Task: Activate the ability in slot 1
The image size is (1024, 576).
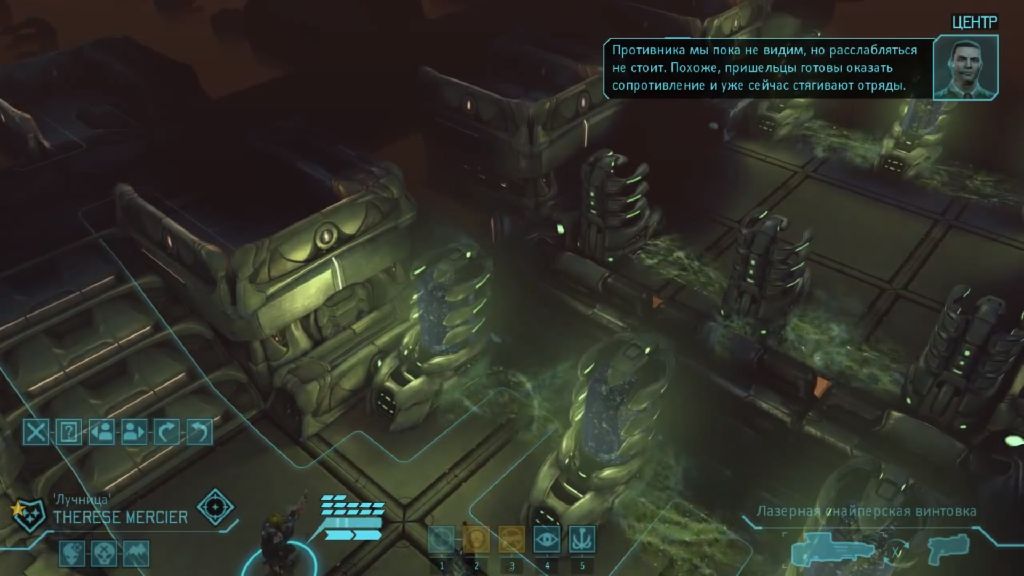Action: [x=441, y=540]
